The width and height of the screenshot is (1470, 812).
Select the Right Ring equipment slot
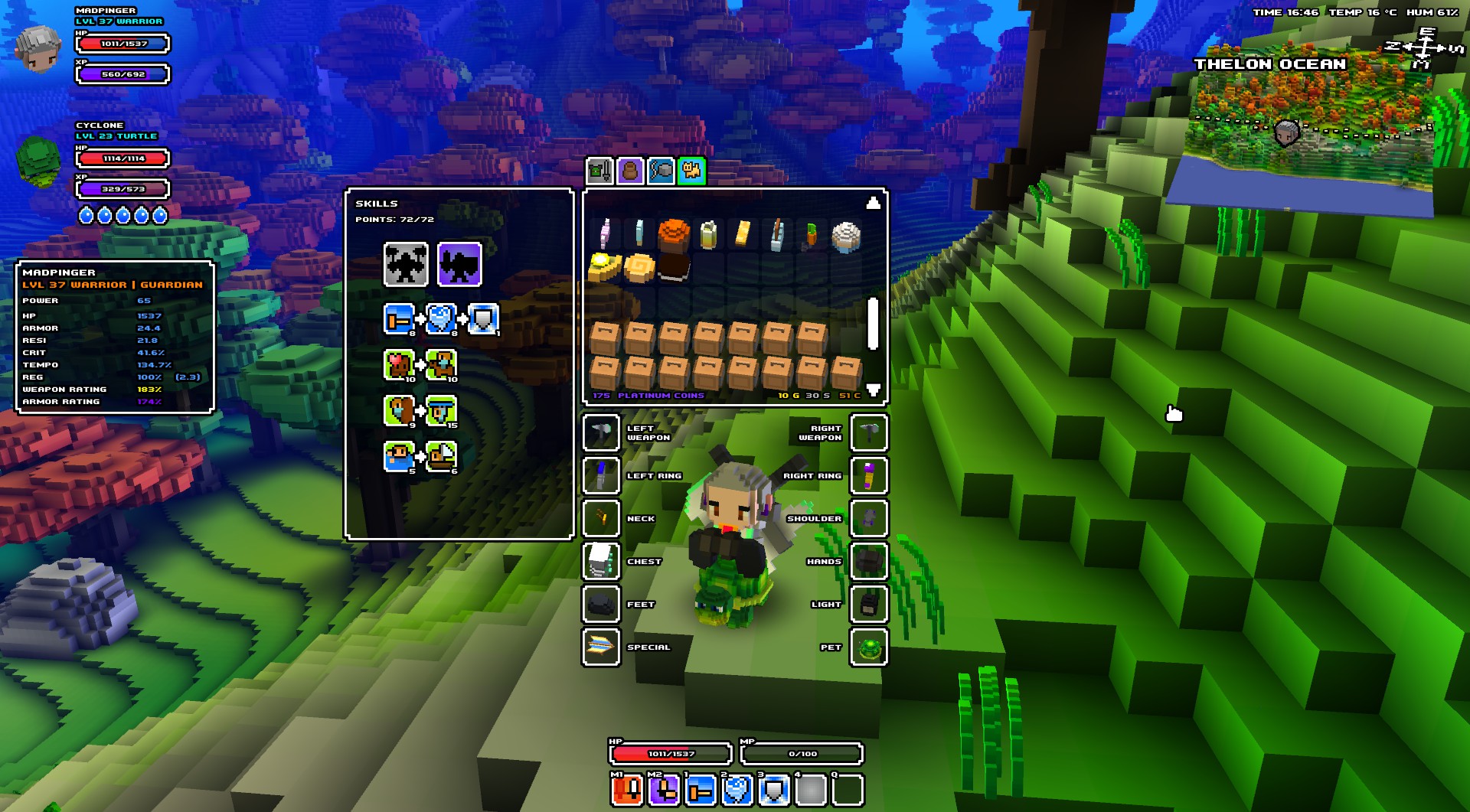[869, 476]
